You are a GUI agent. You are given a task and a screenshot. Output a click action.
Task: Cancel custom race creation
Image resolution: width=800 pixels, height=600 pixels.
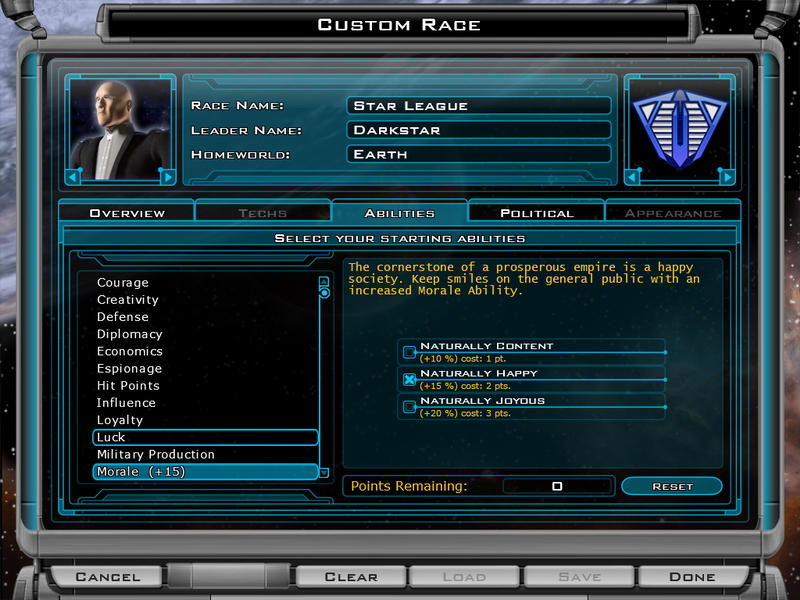[x=108, y=576]
